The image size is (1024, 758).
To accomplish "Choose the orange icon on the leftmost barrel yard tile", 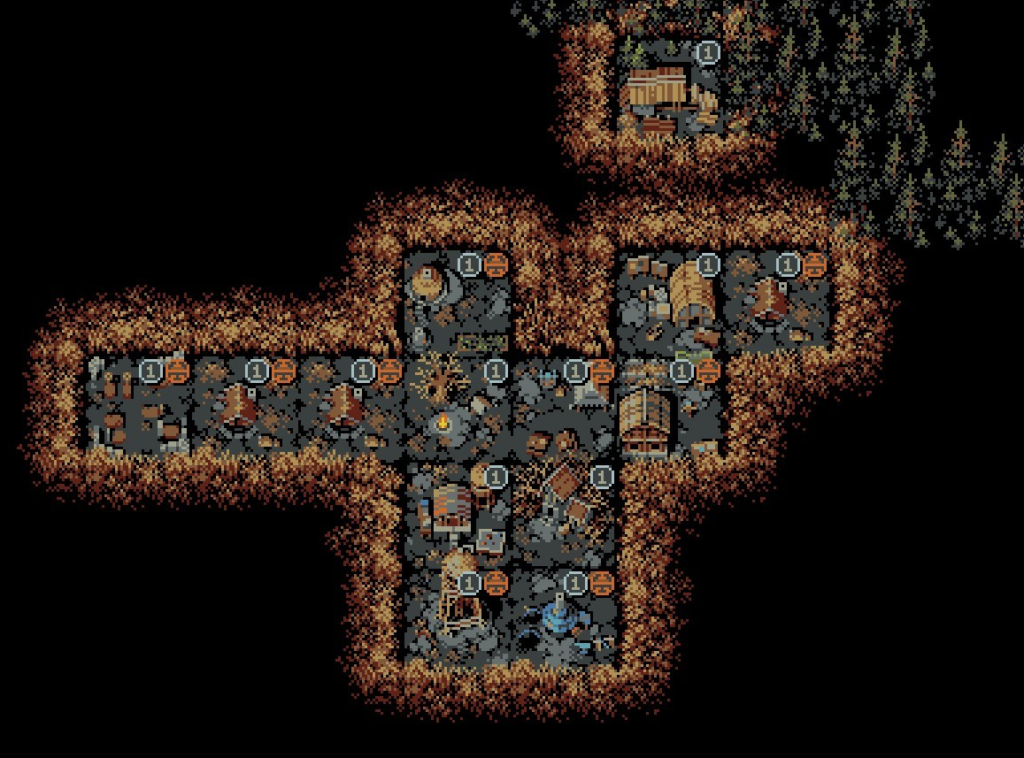I will [x=177, y=372].
